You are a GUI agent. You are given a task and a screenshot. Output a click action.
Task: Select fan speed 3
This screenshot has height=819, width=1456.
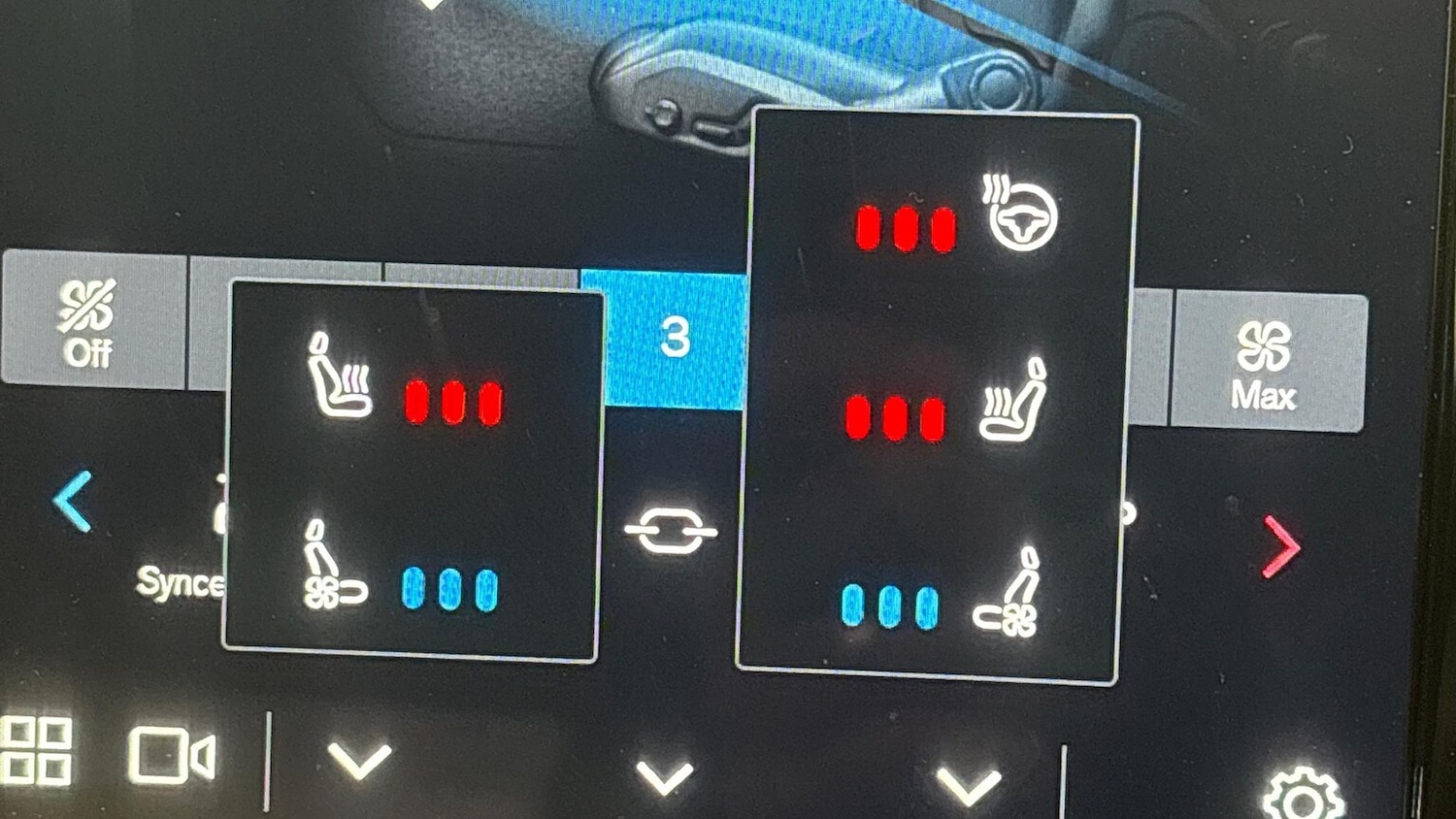pos(673,338)
